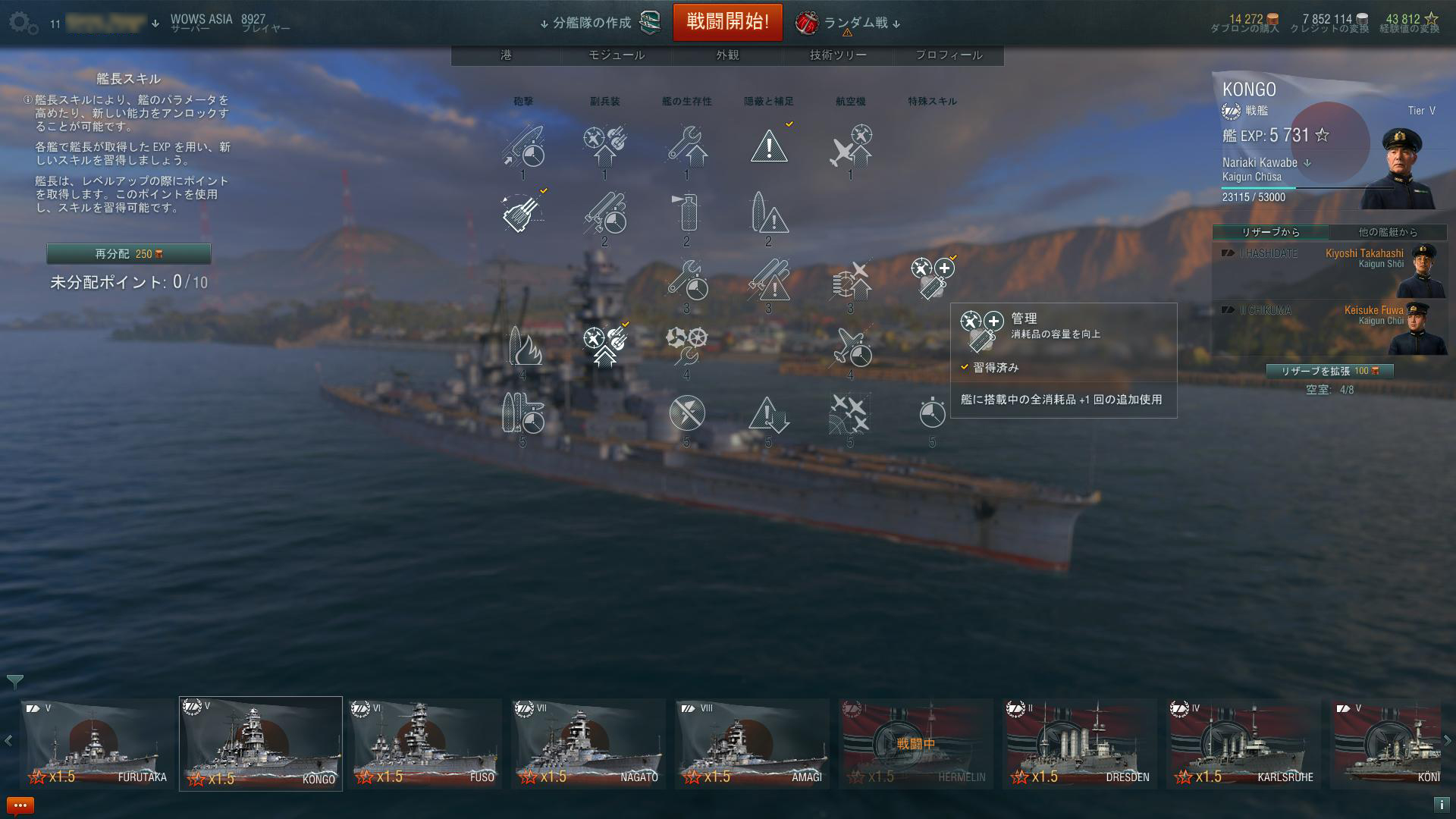The image size is (1456, 819).
Task: Show commanders from リザーブから tab
Action: [1270, 232]
